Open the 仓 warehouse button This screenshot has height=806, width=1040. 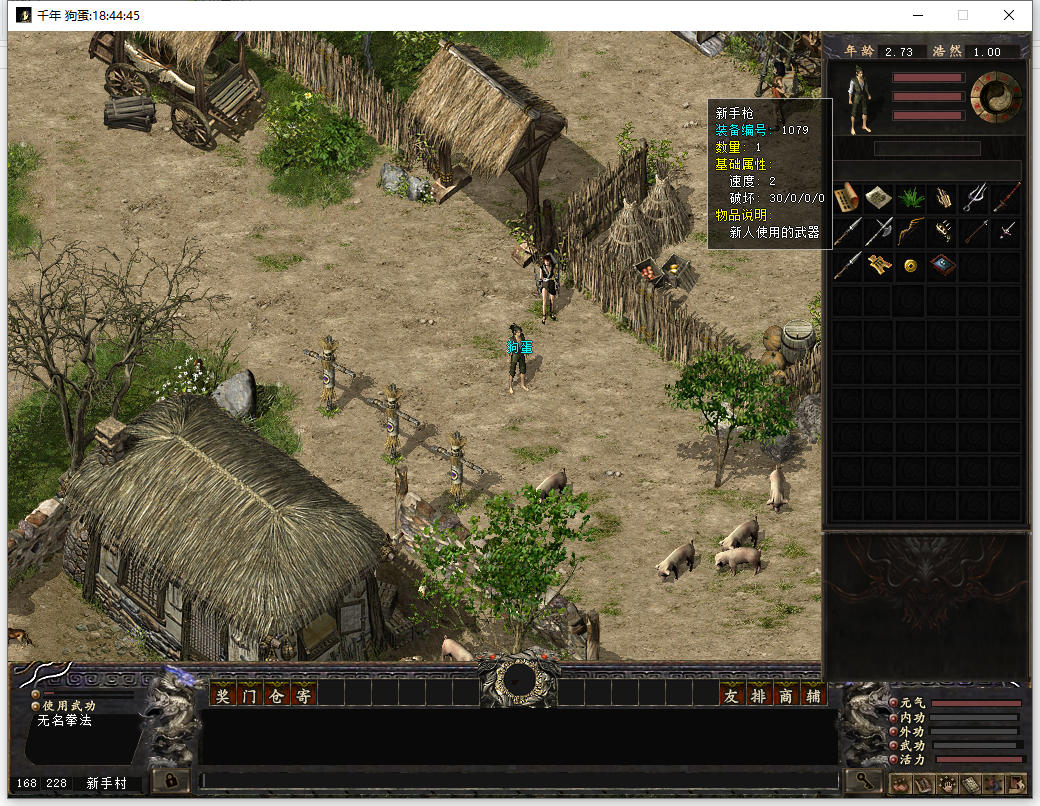click(x=276, y=695)
